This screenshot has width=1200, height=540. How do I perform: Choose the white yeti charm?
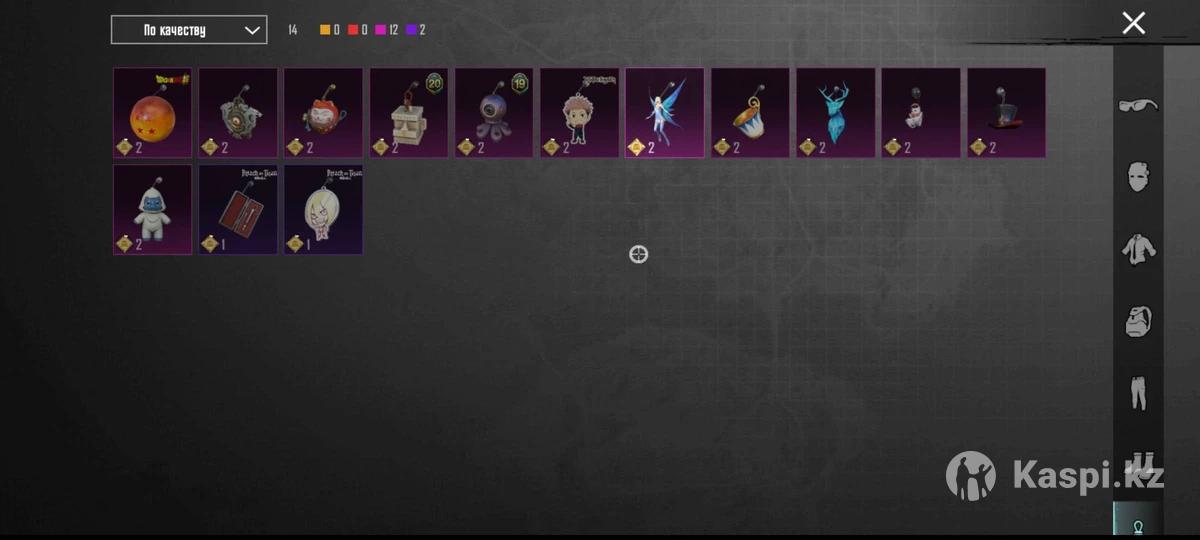pos(152,209)
